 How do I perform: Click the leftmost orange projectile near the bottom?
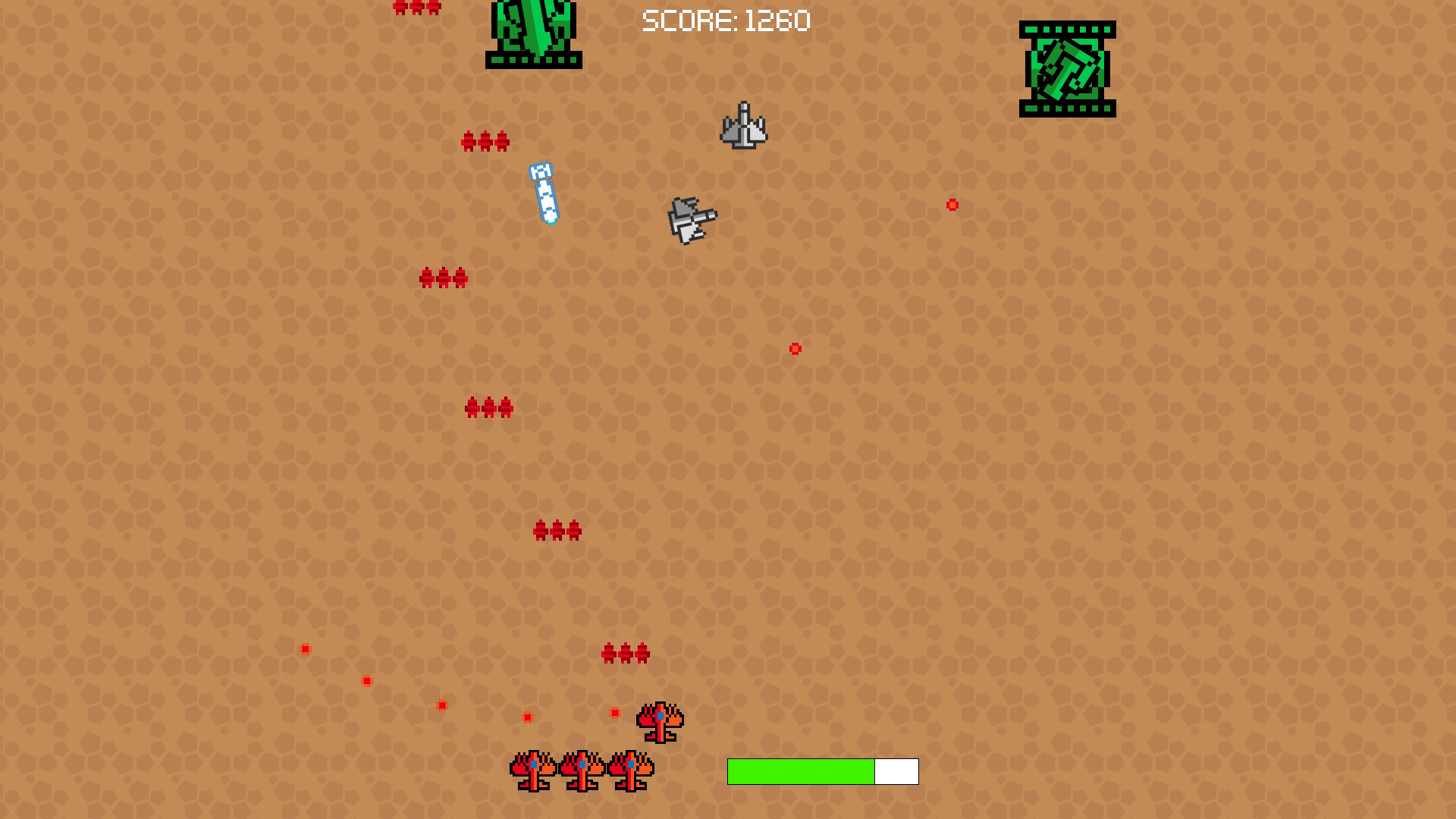[x=305, y=648]
